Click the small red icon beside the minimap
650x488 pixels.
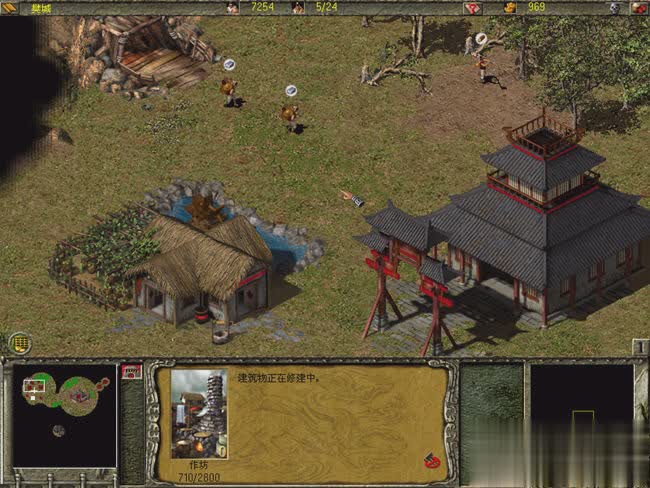[131, 372]
